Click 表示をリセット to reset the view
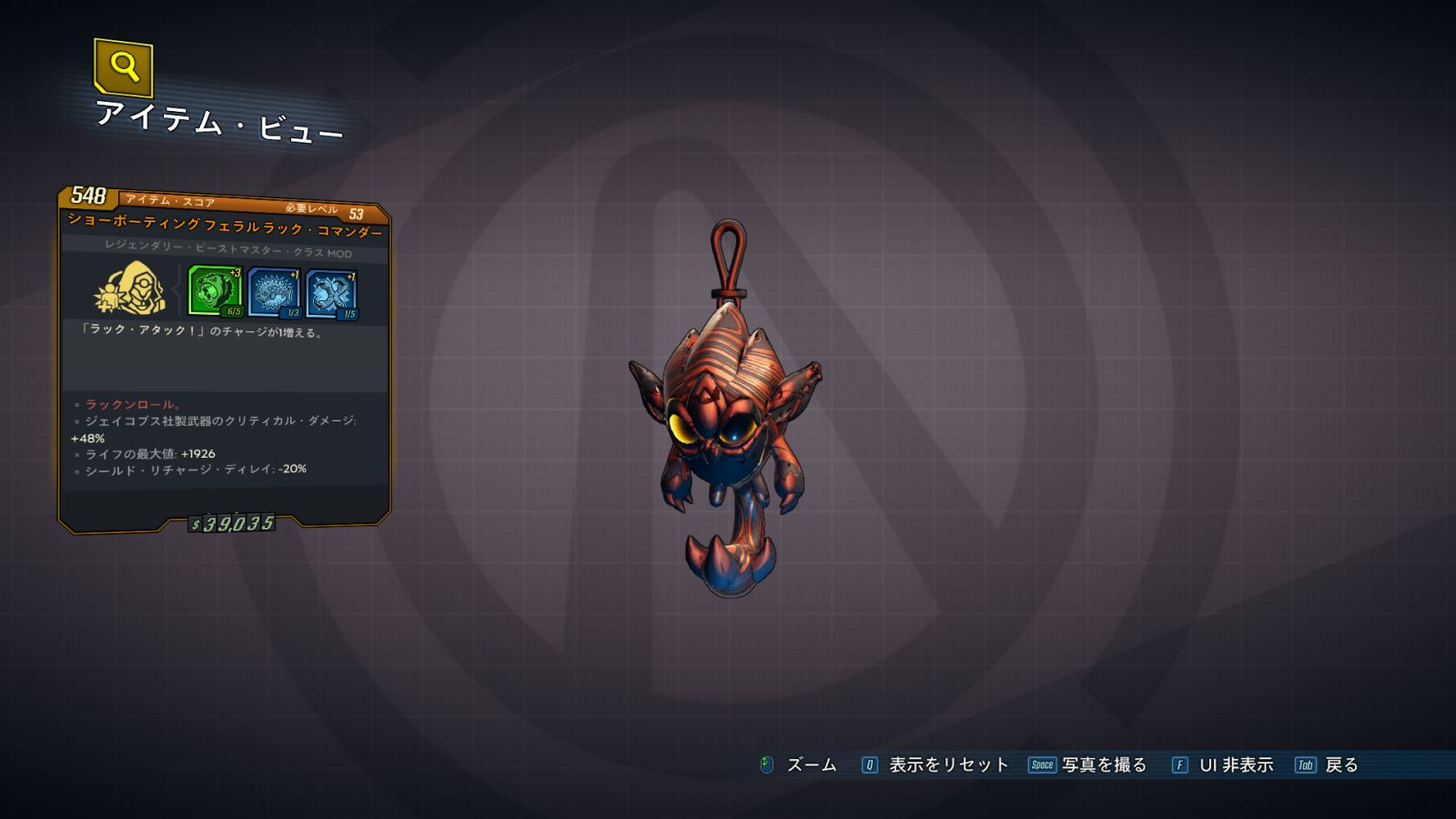 pyautogui.click(x=935, y=765)
